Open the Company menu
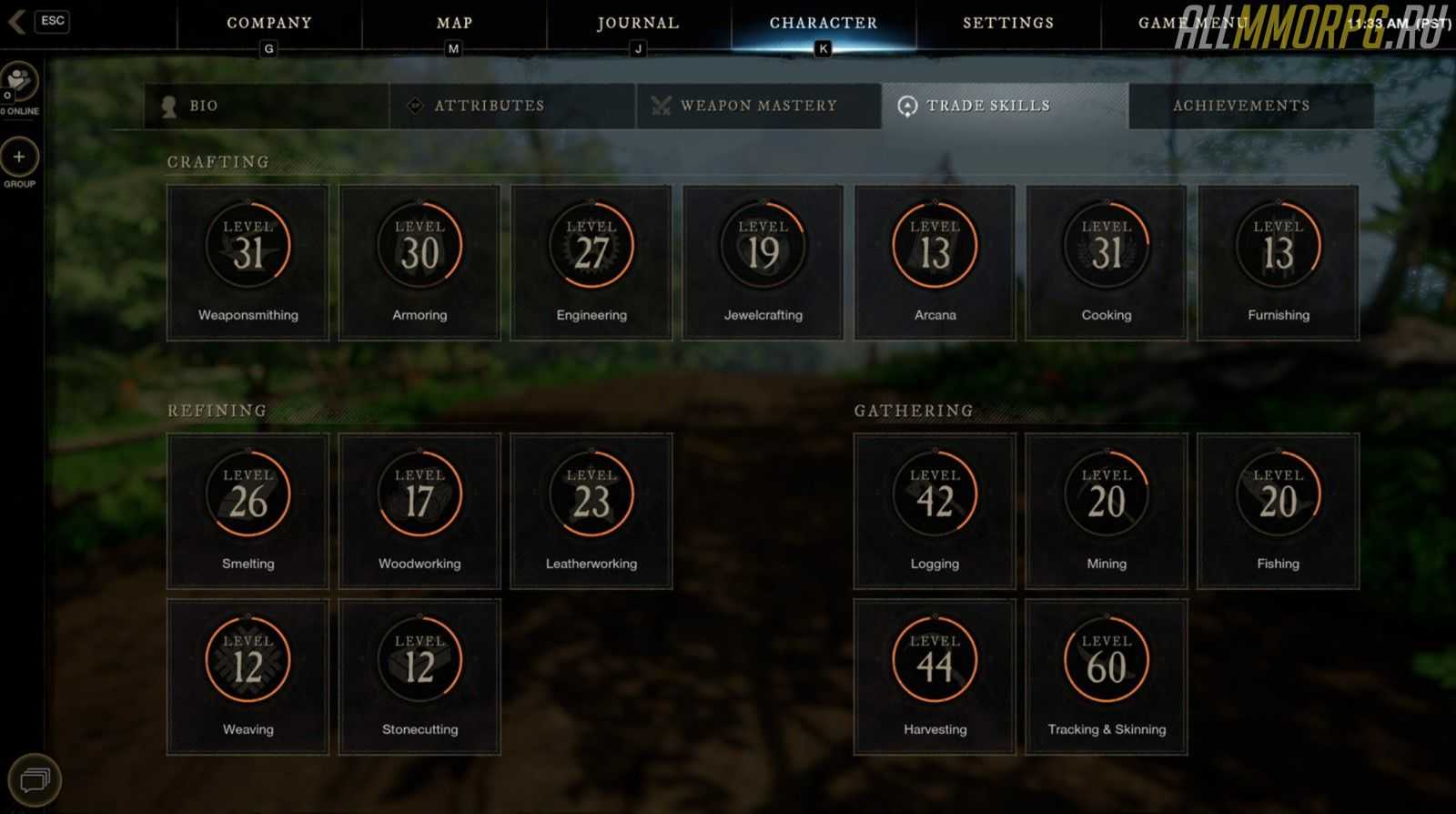Screen dimensions: 1456x814 [x=268, y=24]
